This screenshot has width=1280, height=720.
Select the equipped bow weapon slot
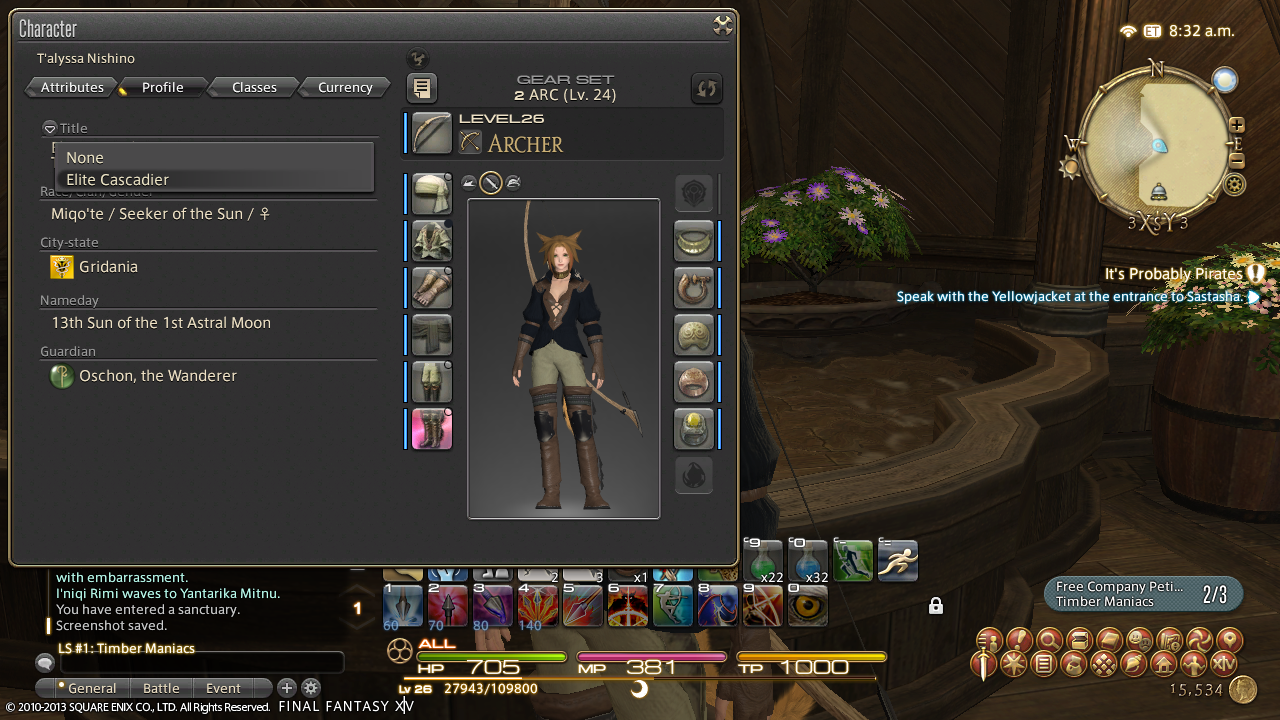pos(432,134)
